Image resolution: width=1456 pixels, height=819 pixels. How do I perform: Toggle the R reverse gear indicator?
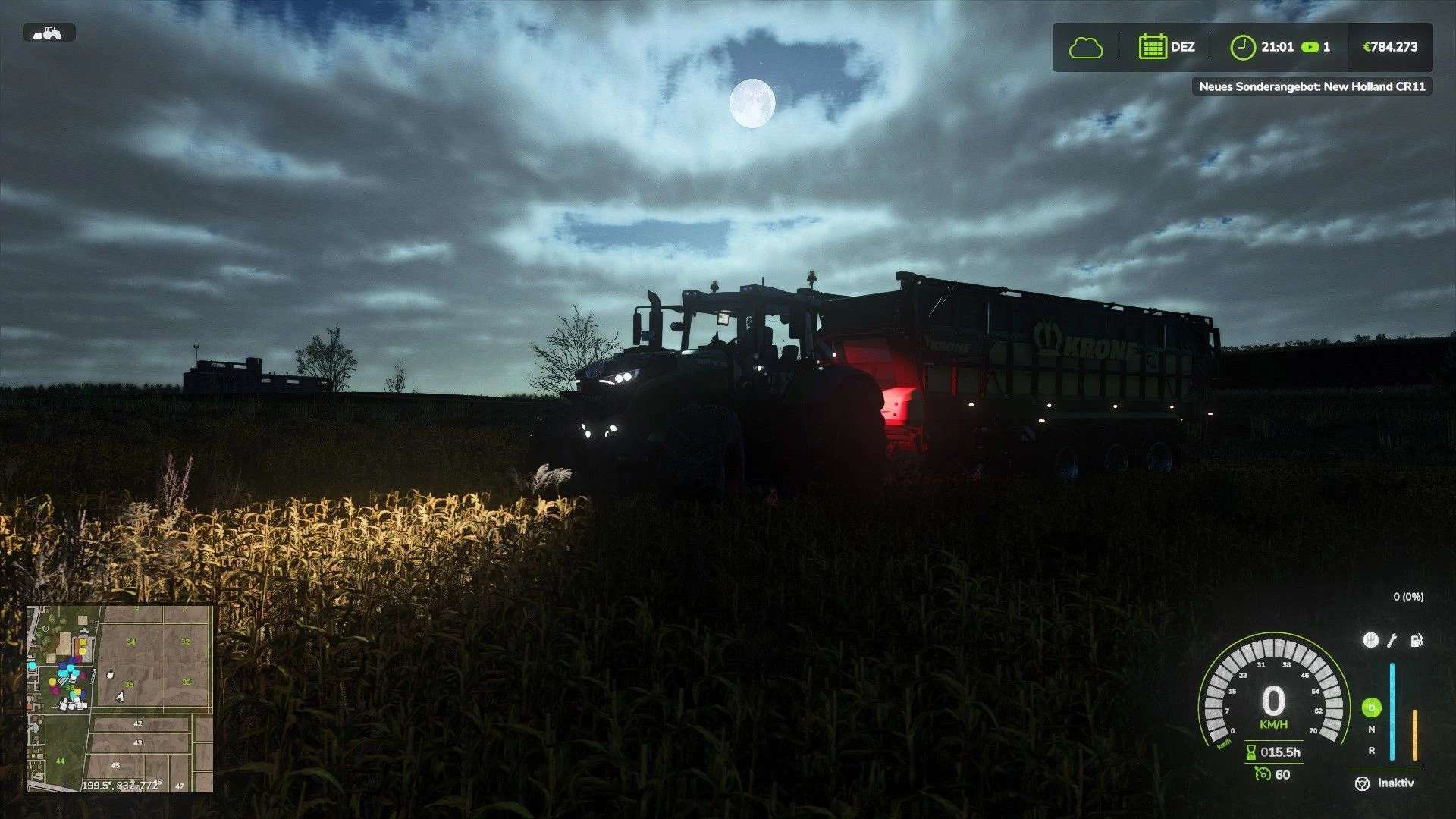[1372, 752]
